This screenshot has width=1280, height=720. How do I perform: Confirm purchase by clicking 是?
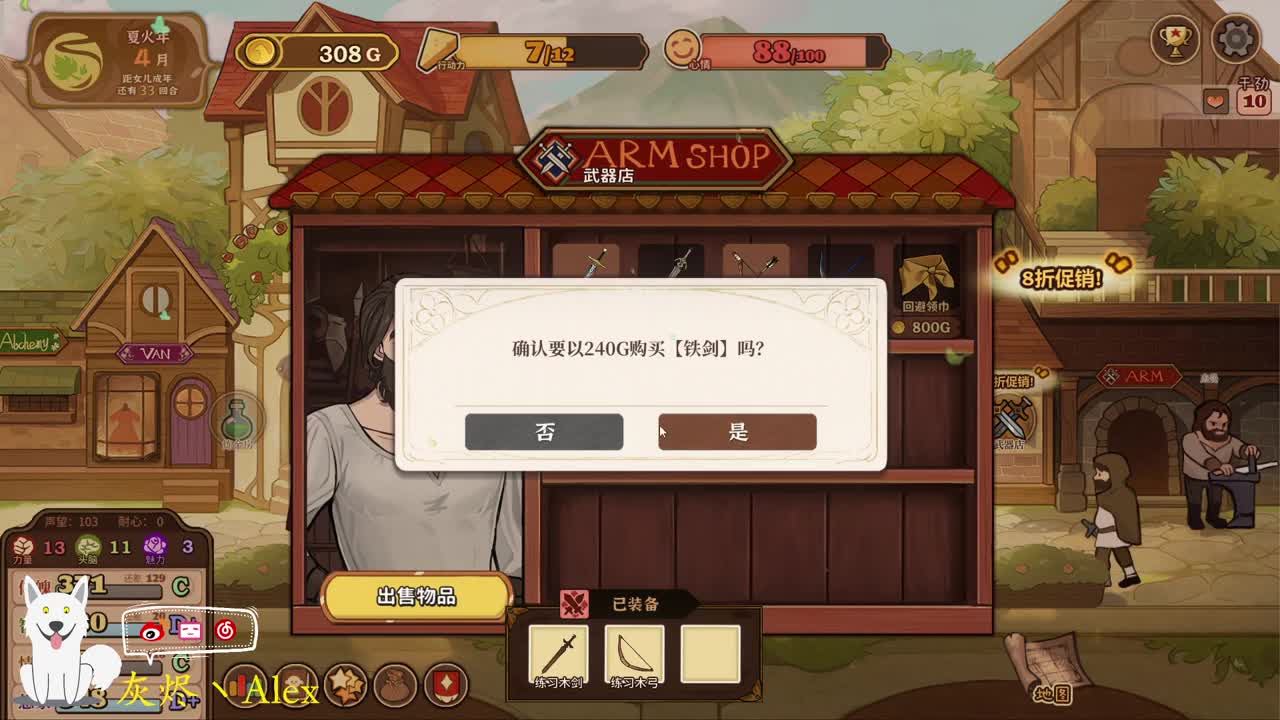point(737,431)
